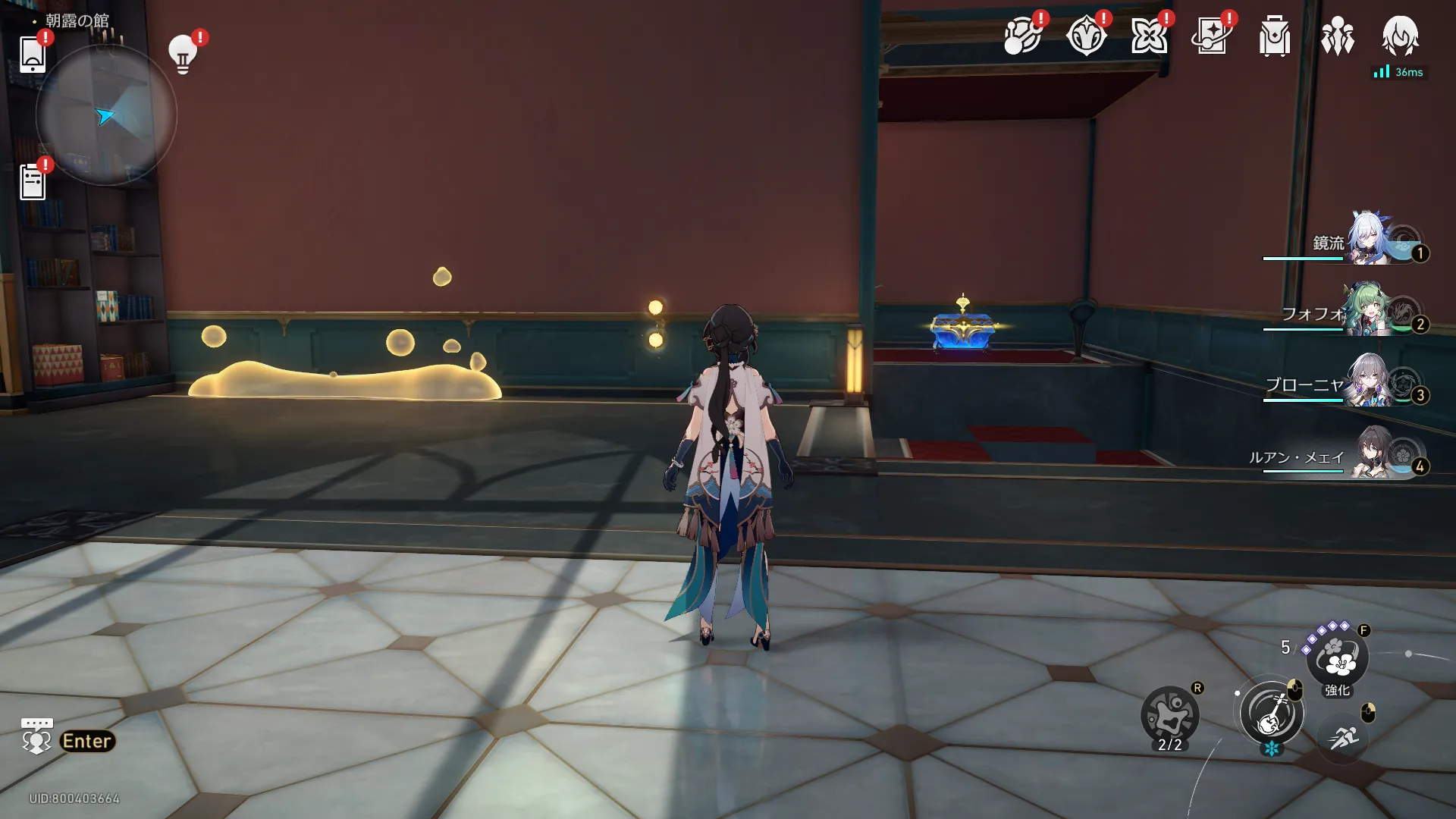Switch to party member フォフォ

pos(1365,311)
